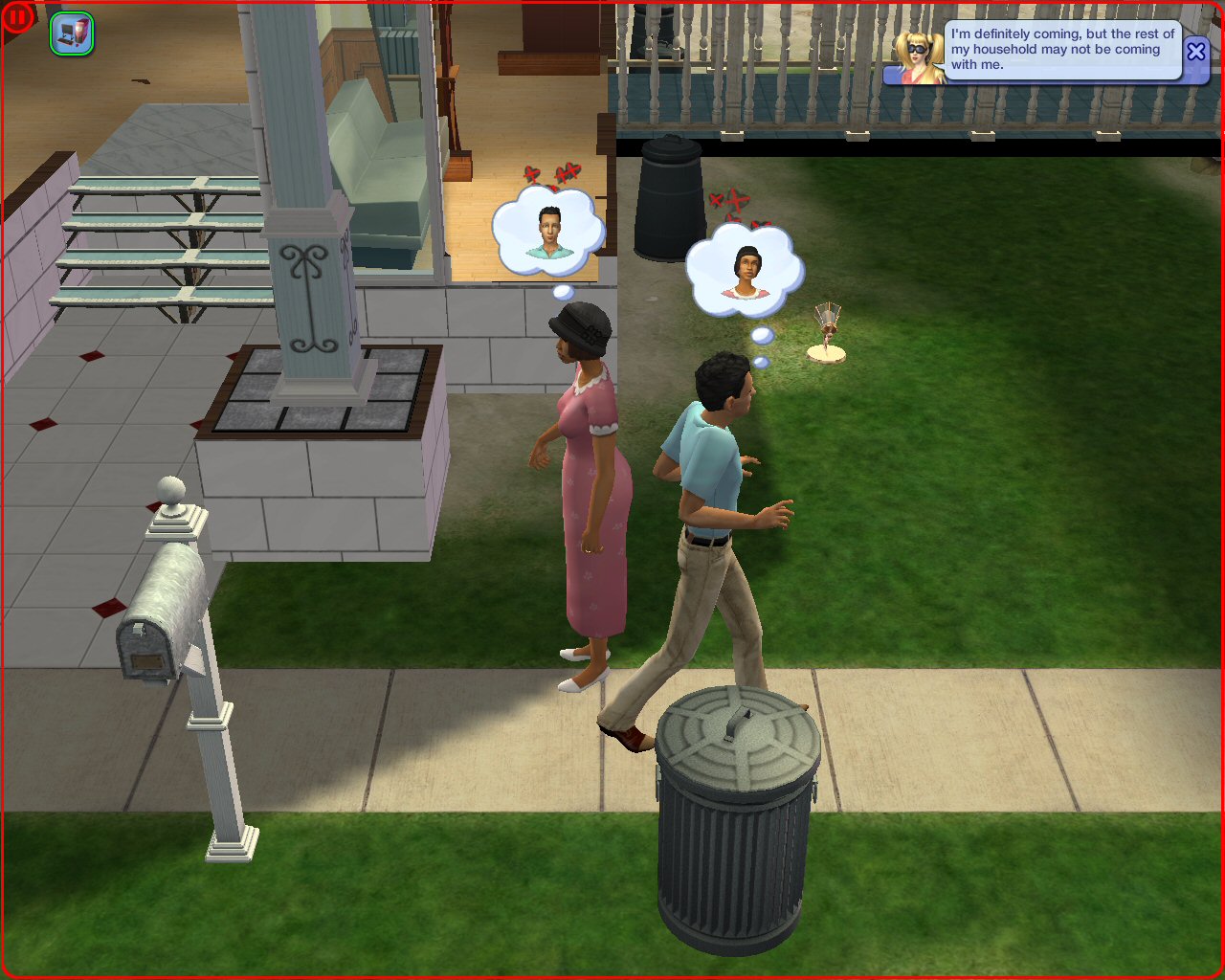Close the household message notification
The width and height of the screenshot is (1225, 980).
pos(1196,52)
